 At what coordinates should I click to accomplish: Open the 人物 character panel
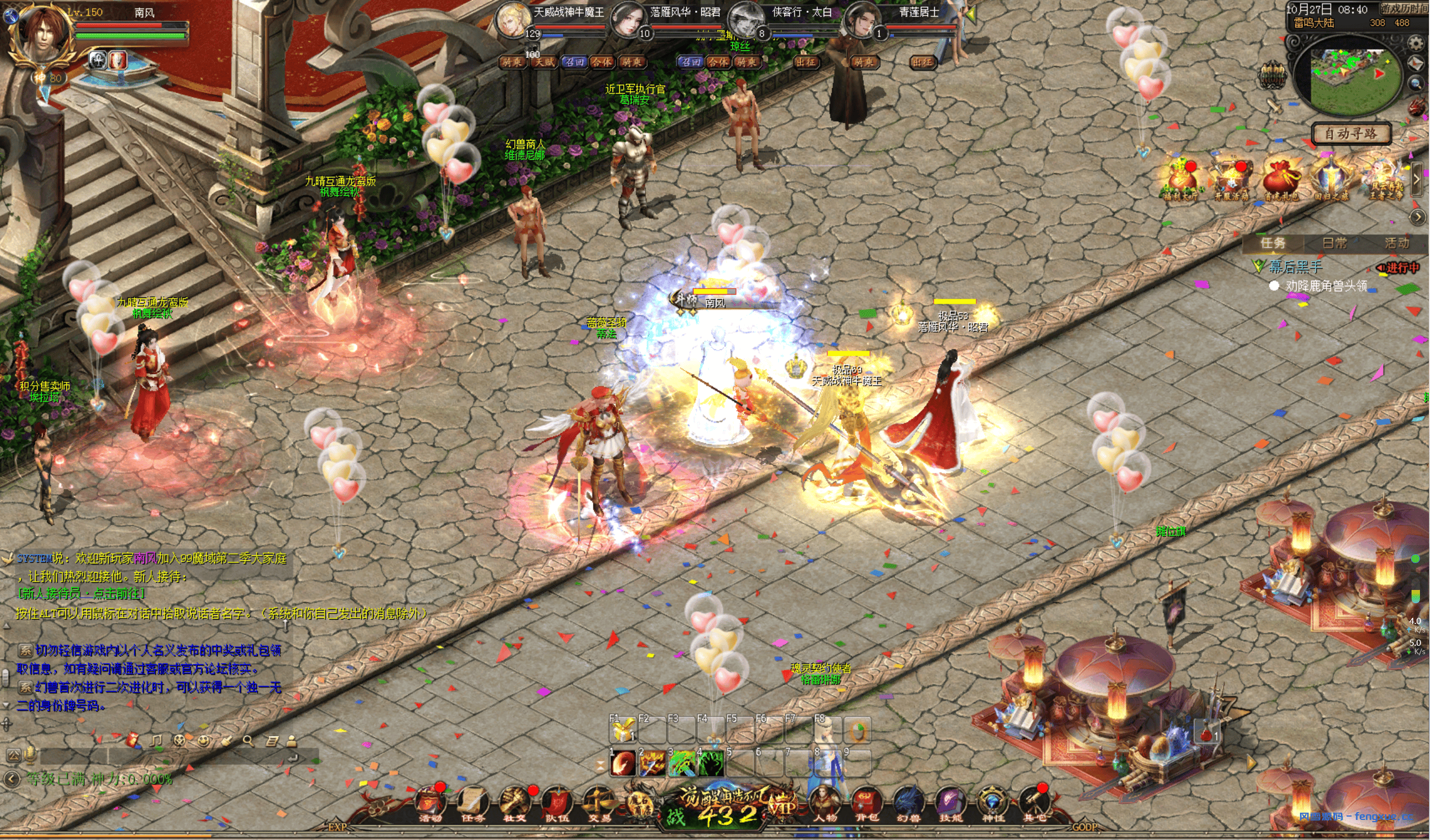click(x=824, y=803)
